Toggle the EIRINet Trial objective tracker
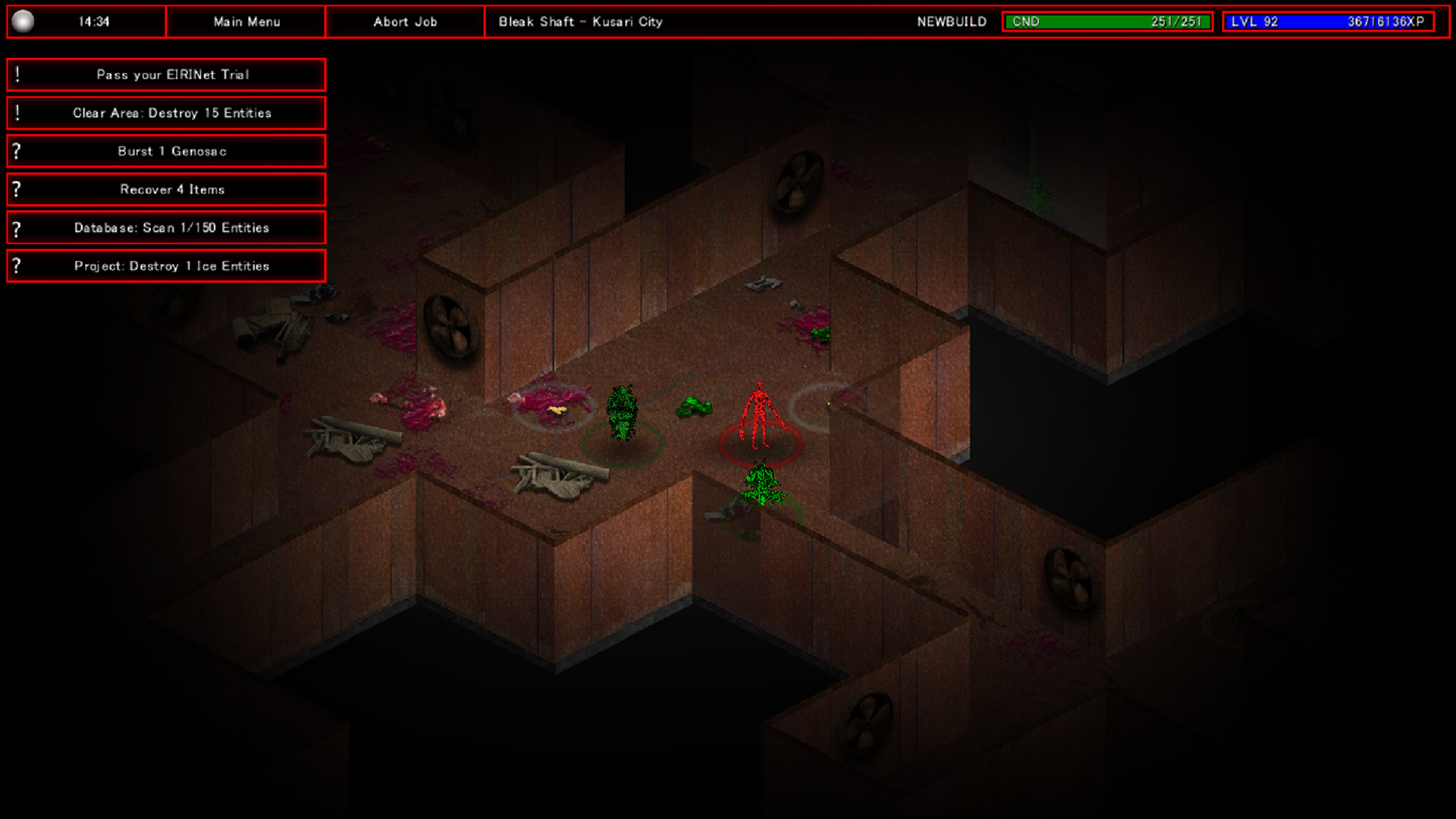The image size is (1456, 819). pyautogui.click(x=174, y=74)
